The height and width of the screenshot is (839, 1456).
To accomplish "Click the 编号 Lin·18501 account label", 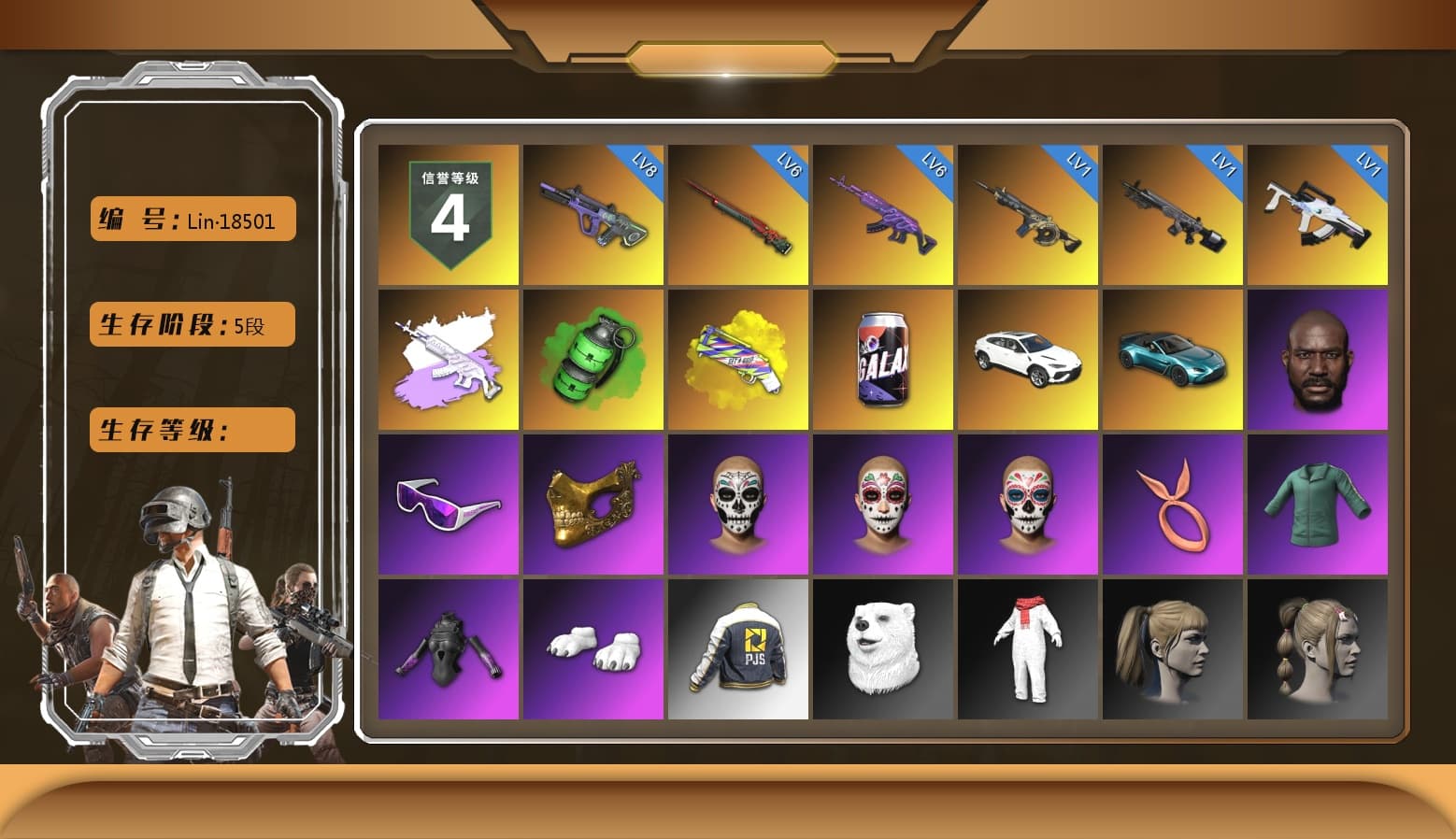I will [191, 219].
